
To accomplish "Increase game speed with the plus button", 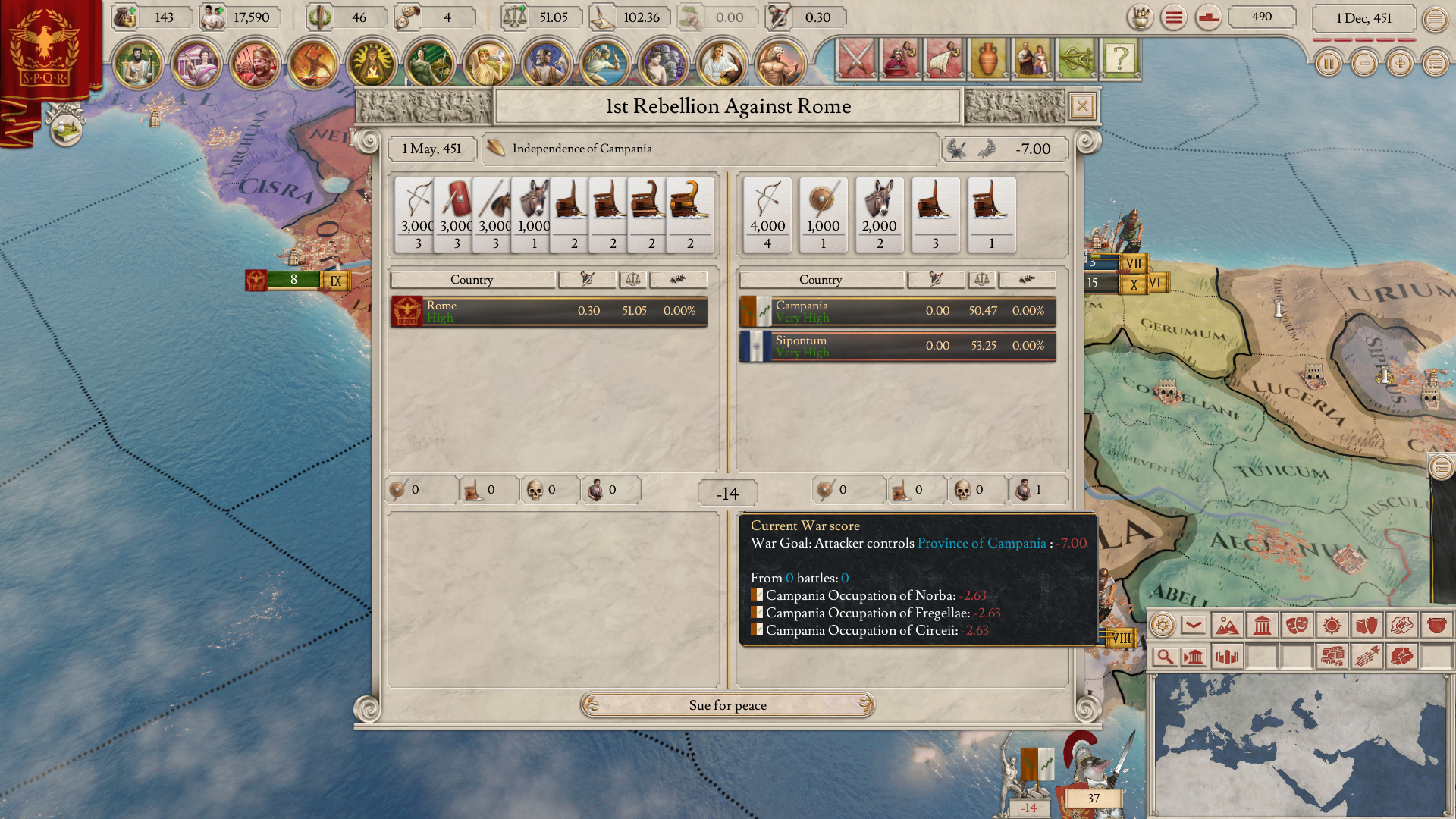I will point(1400,64).
